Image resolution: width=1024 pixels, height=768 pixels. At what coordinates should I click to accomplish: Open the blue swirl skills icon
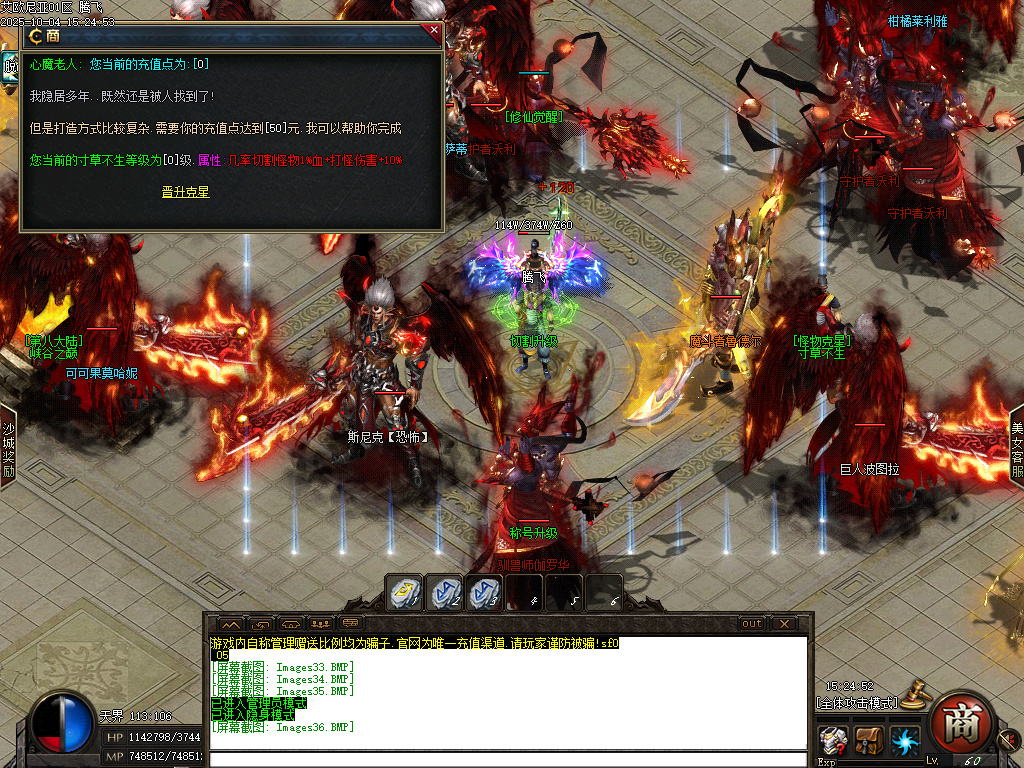click(904, 742)
